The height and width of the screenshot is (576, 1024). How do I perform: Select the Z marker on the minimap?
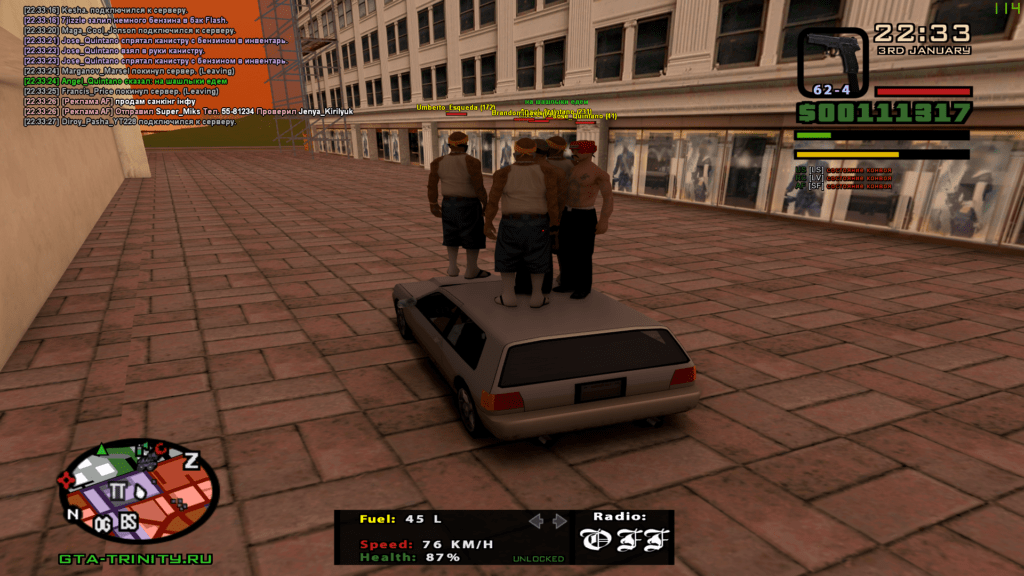(x=190, y=460)
